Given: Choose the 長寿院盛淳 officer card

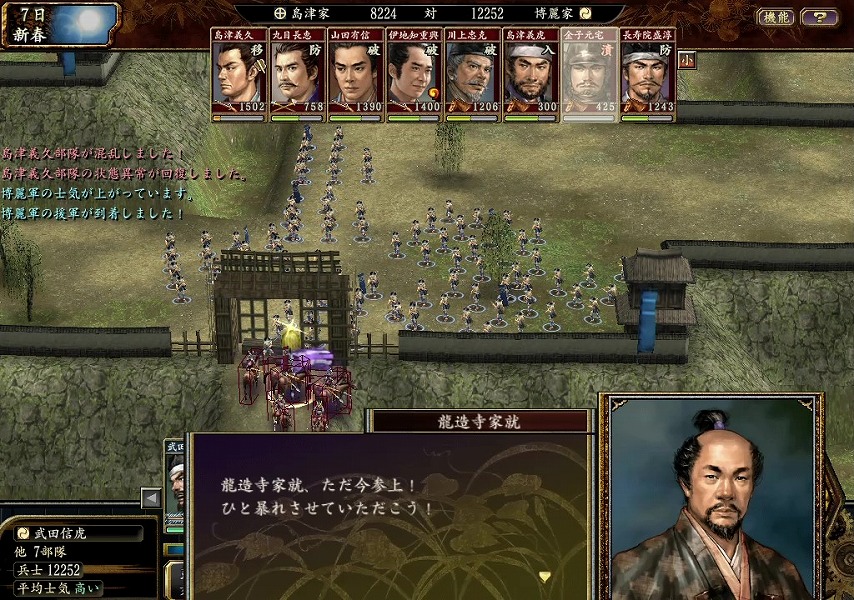Looking at the screenshot, I should [647, 76].
